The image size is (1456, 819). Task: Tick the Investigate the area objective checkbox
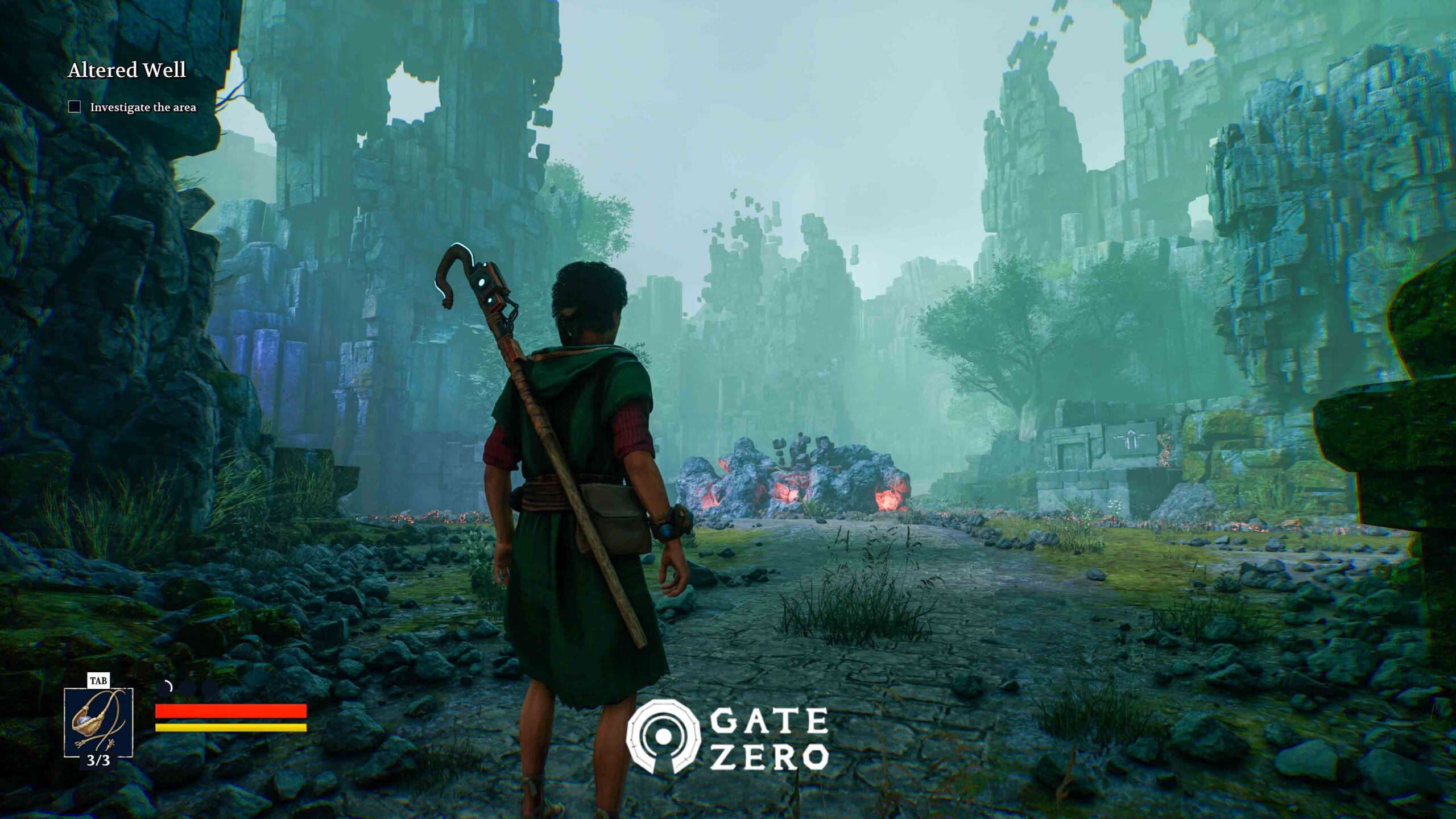(x=75, y=107)
